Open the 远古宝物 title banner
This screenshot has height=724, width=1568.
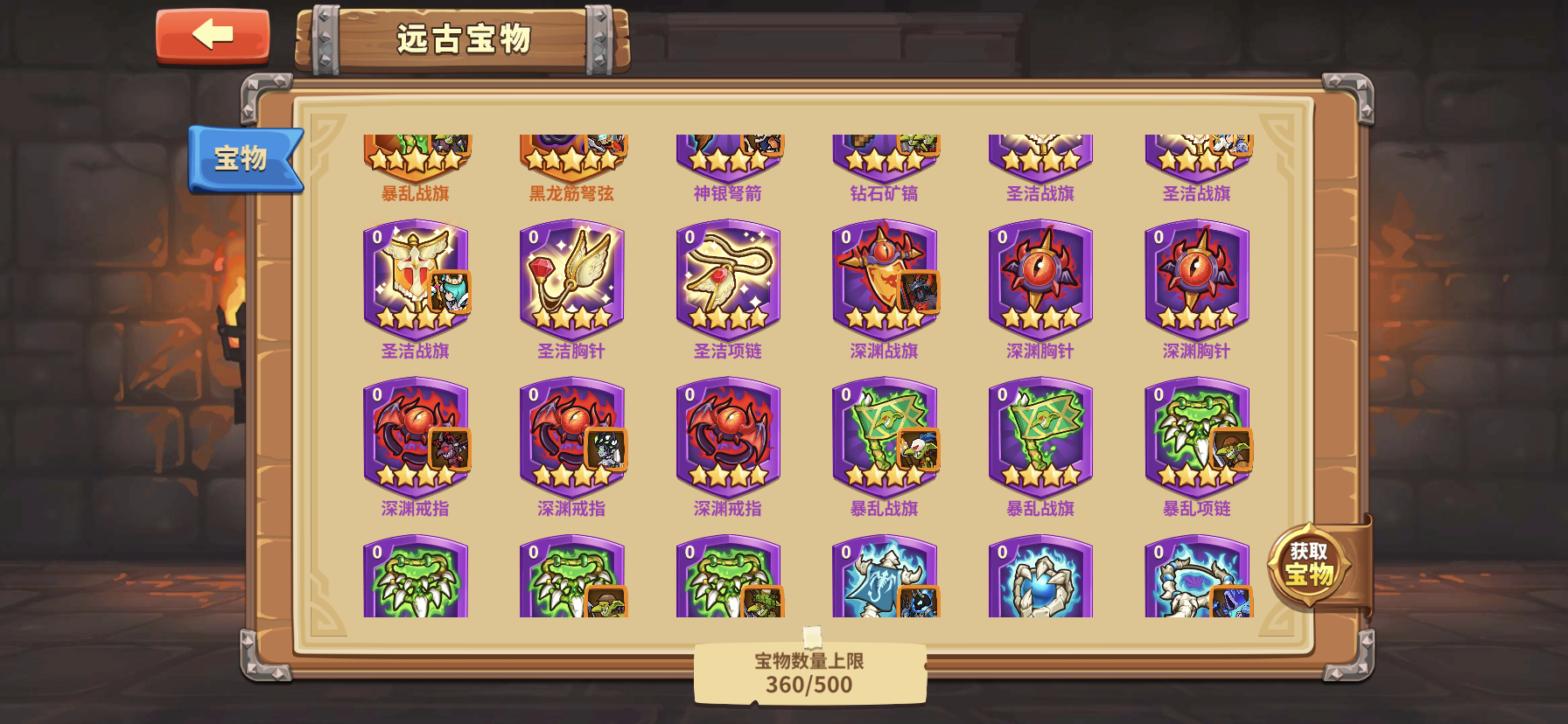(x=466, y=37)
